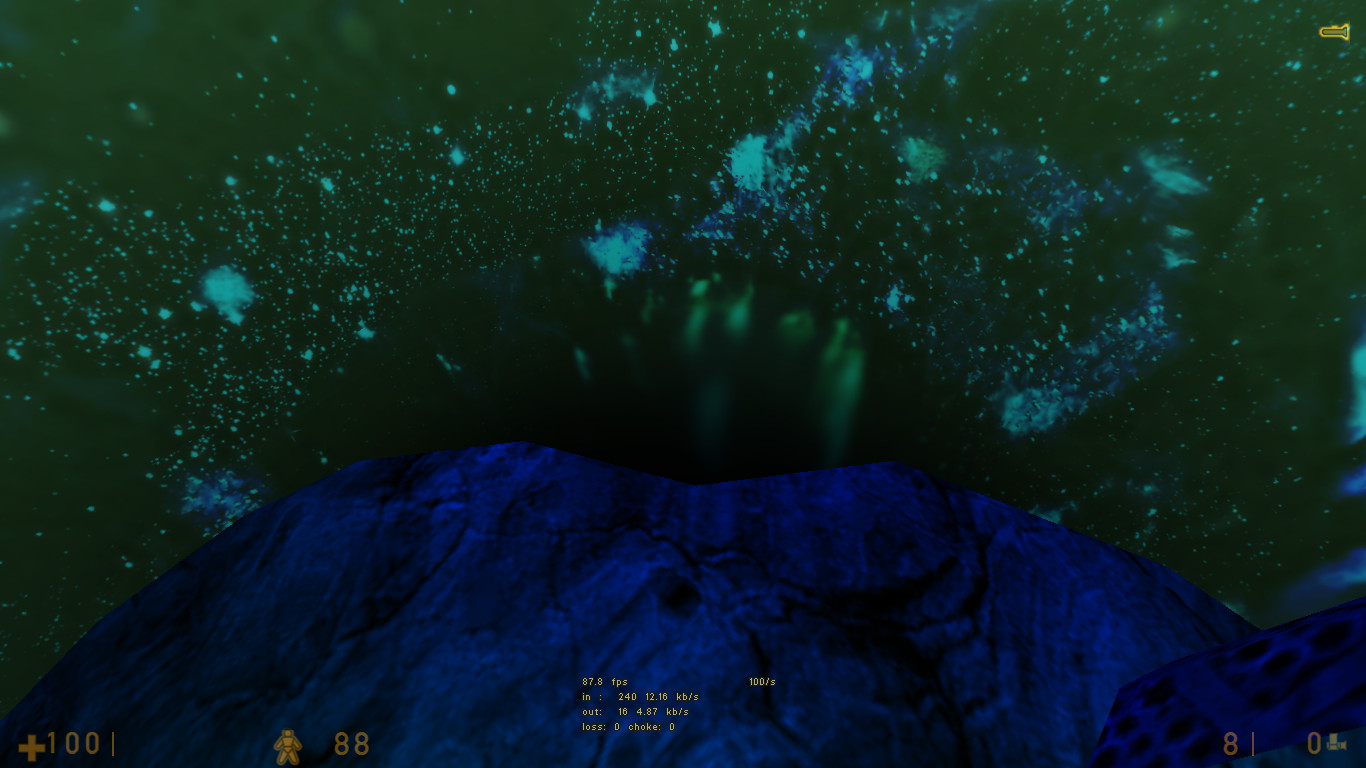Click the secondary ammo 0 readout

coord(1313,744)
